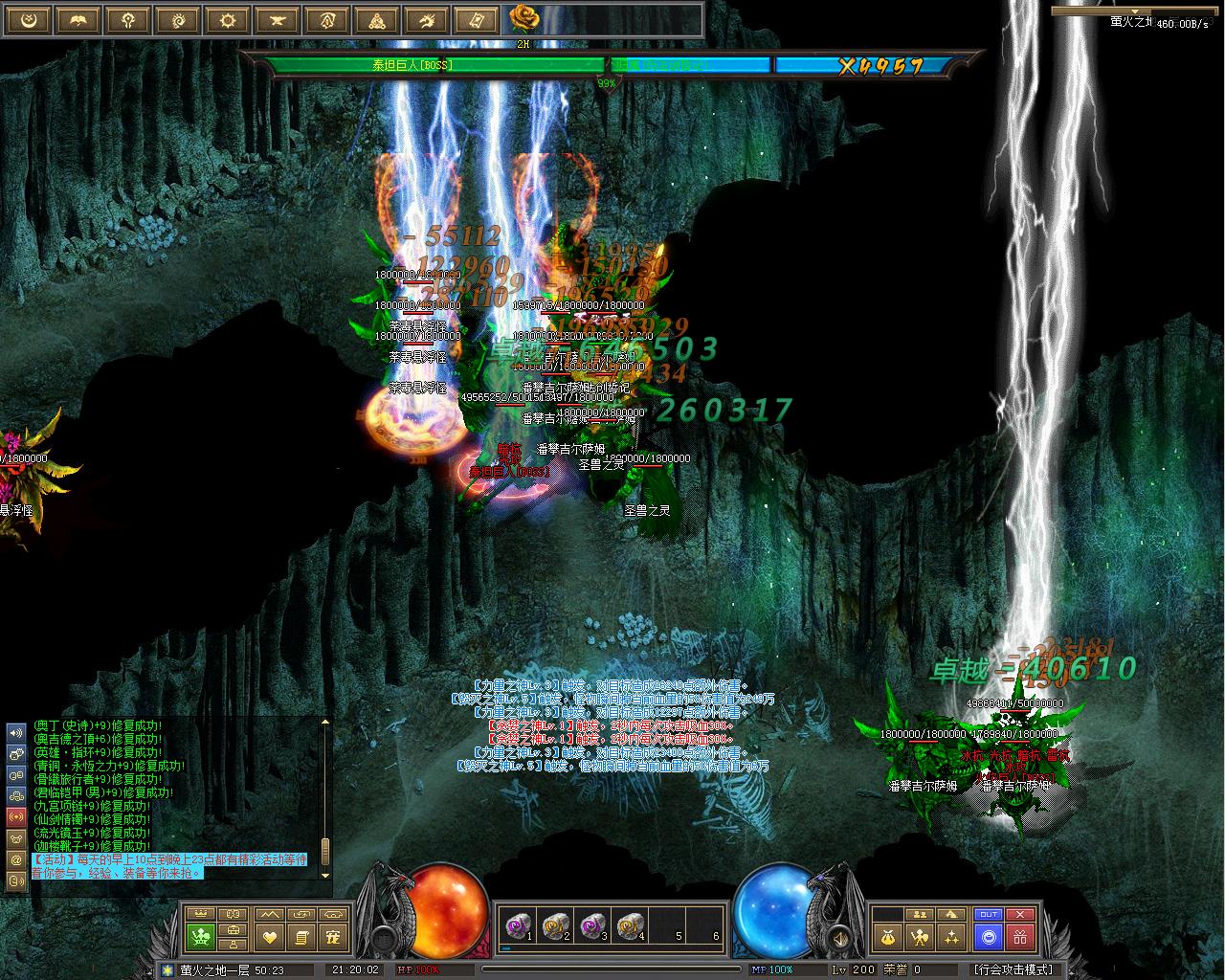The image size is (1225, 980).
Task: Open the bag icon near the bottom right
Action: click(x=888, y=937)
